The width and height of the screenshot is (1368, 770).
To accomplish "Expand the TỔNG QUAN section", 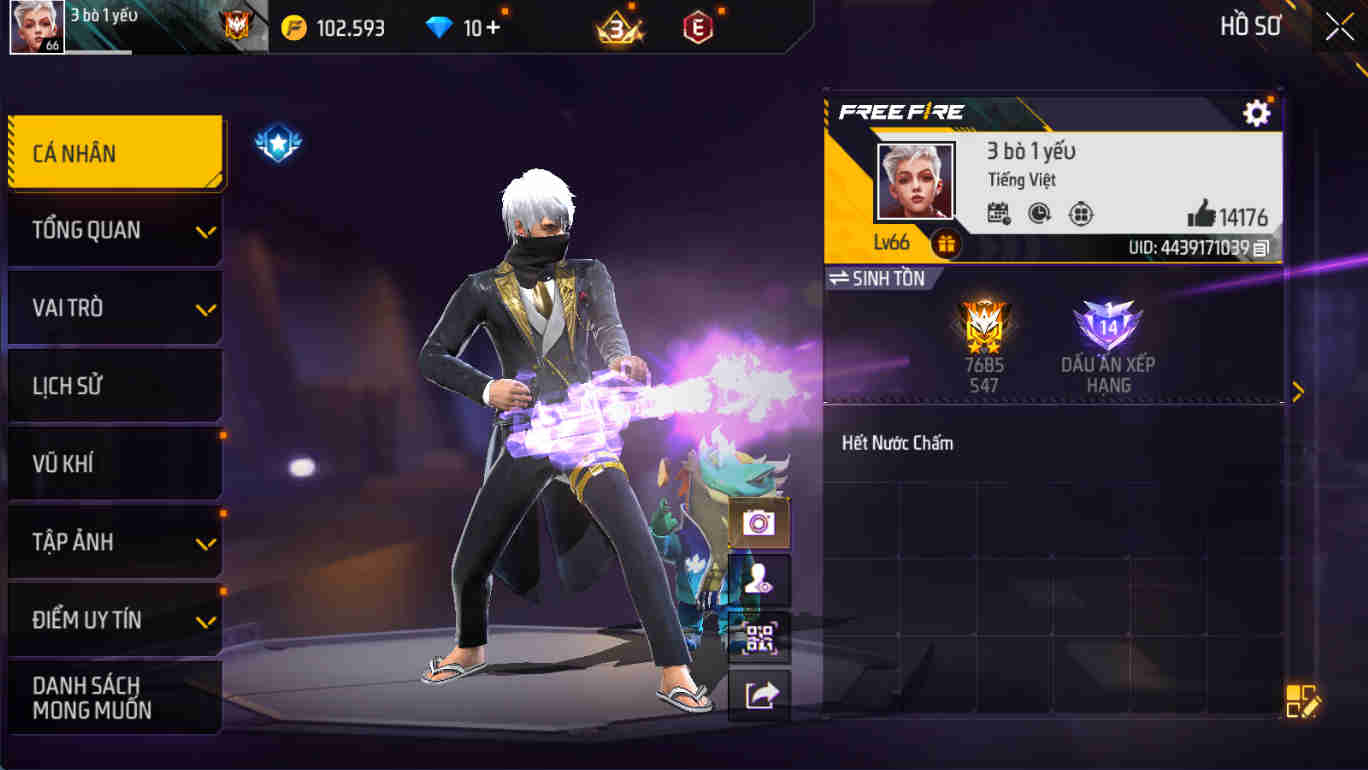I will [x=113, y=229].
